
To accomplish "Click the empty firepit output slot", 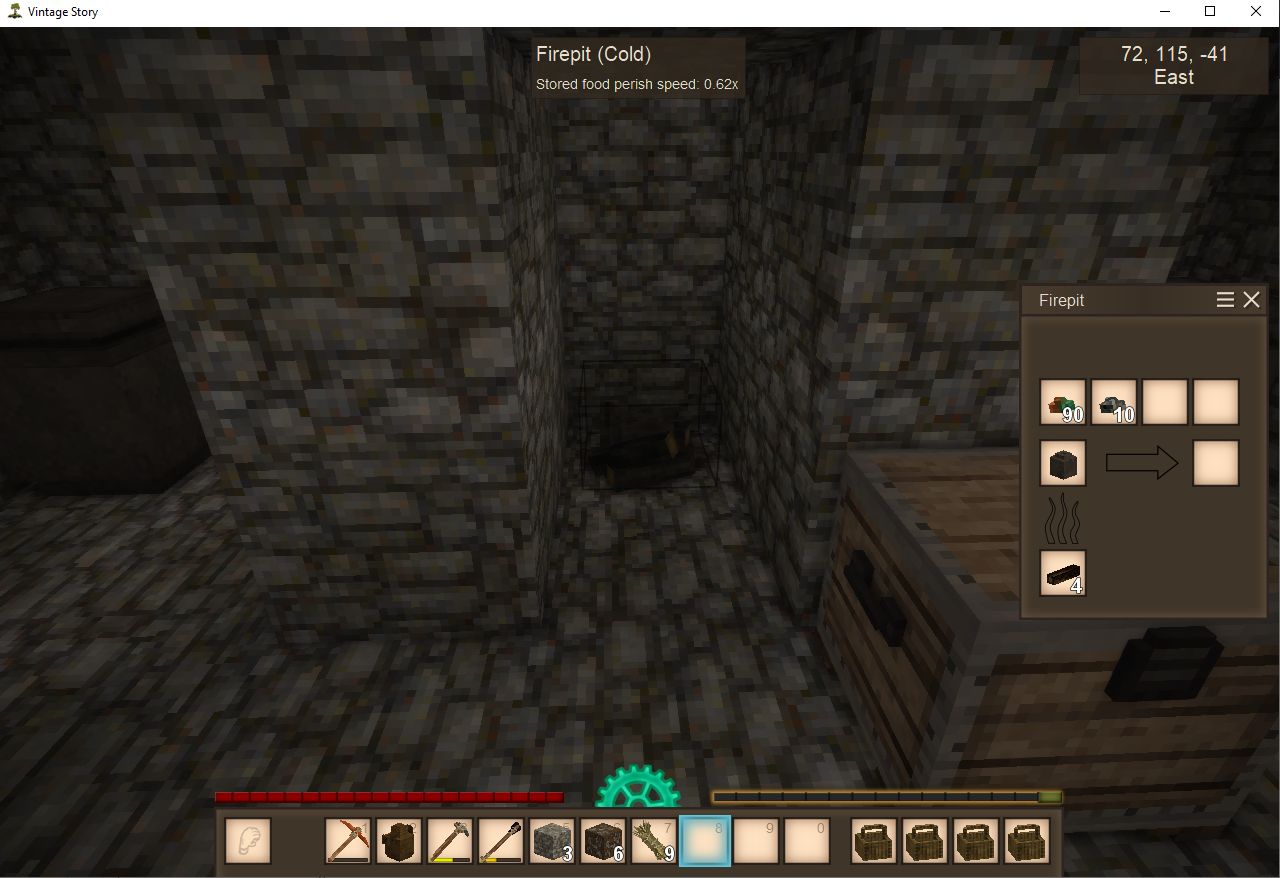I will pyautogui.click(x=1216, y=463).
